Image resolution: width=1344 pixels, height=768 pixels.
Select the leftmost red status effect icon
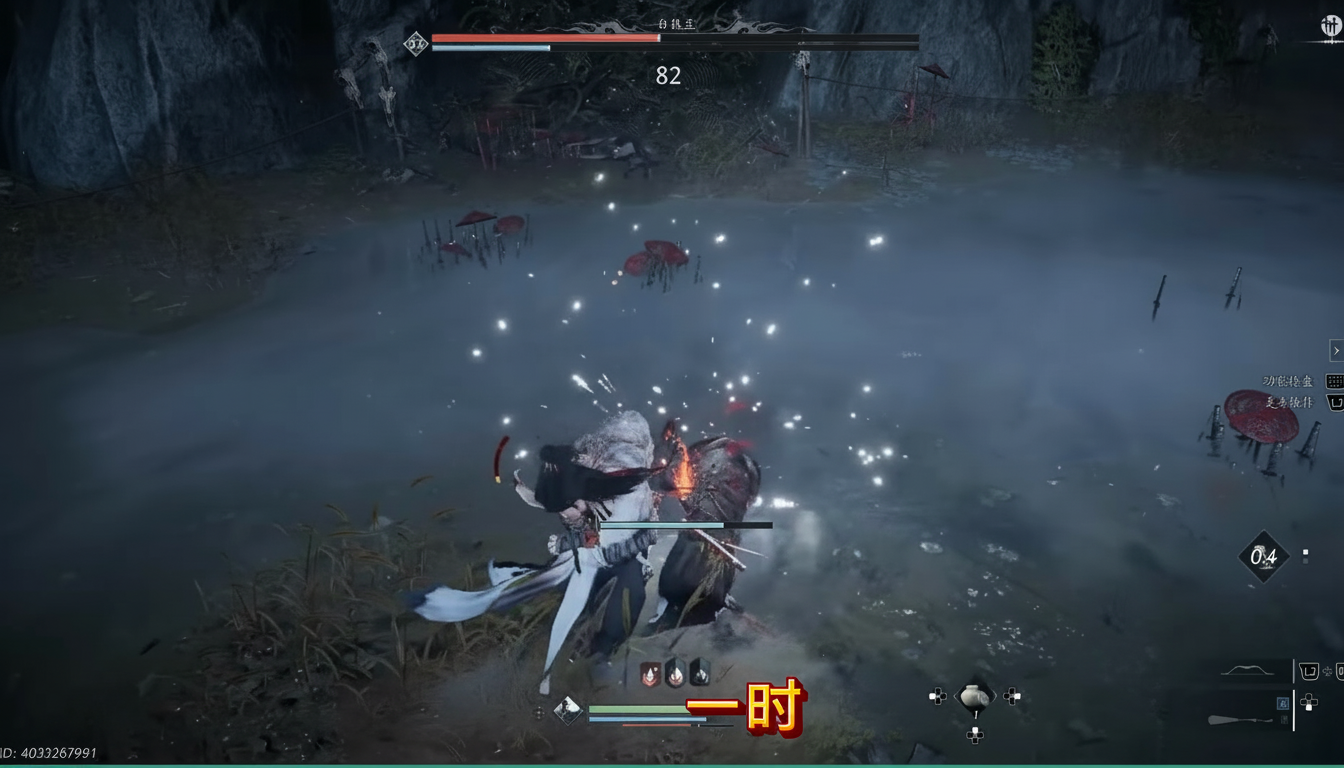[x=650, y=673]
